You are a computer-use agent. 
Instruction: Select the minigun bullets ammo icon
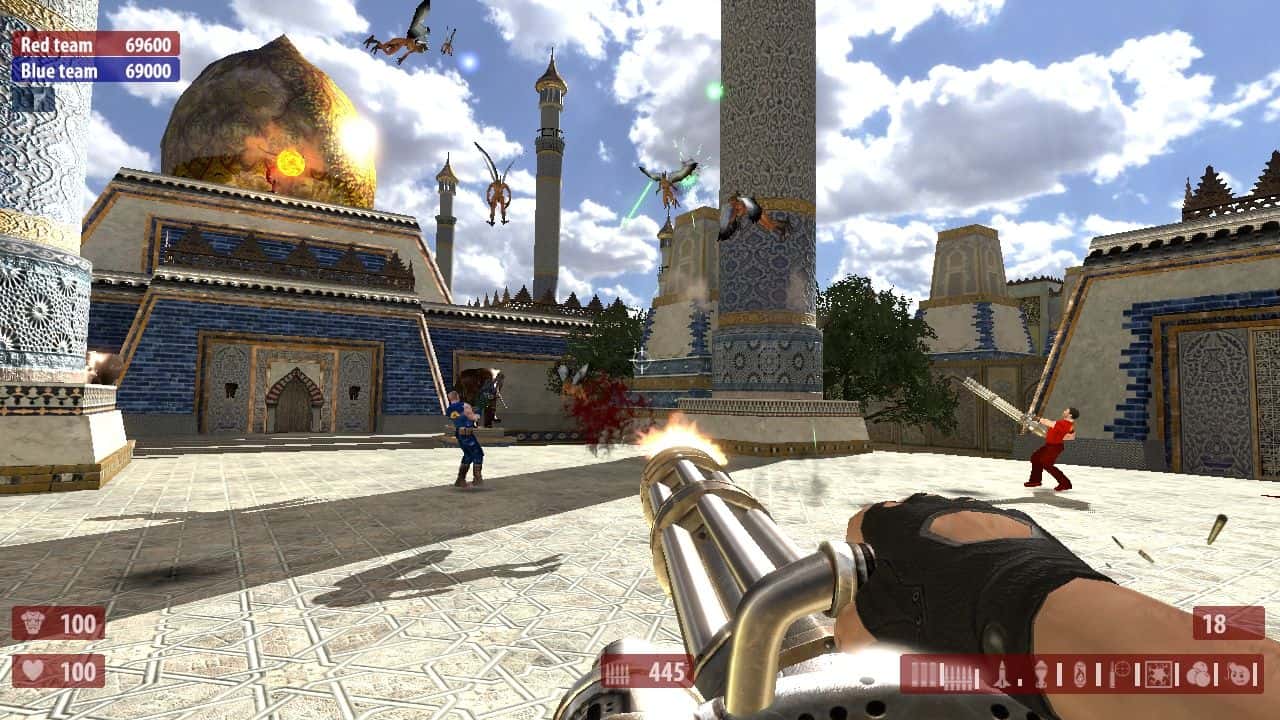tap(956, 672)
